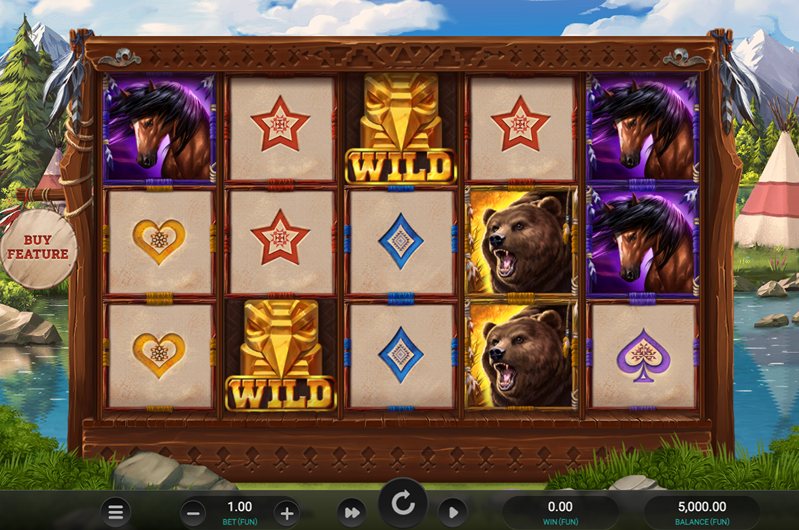Viewport: 799px width, 530px height.
Task: Increase the bet with plus button
Action: pos(286,512)
